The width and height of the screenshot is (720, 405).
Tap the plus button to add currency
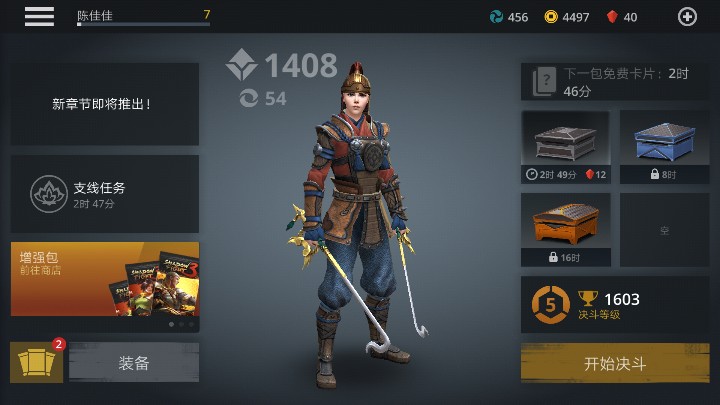pos(687,16)
